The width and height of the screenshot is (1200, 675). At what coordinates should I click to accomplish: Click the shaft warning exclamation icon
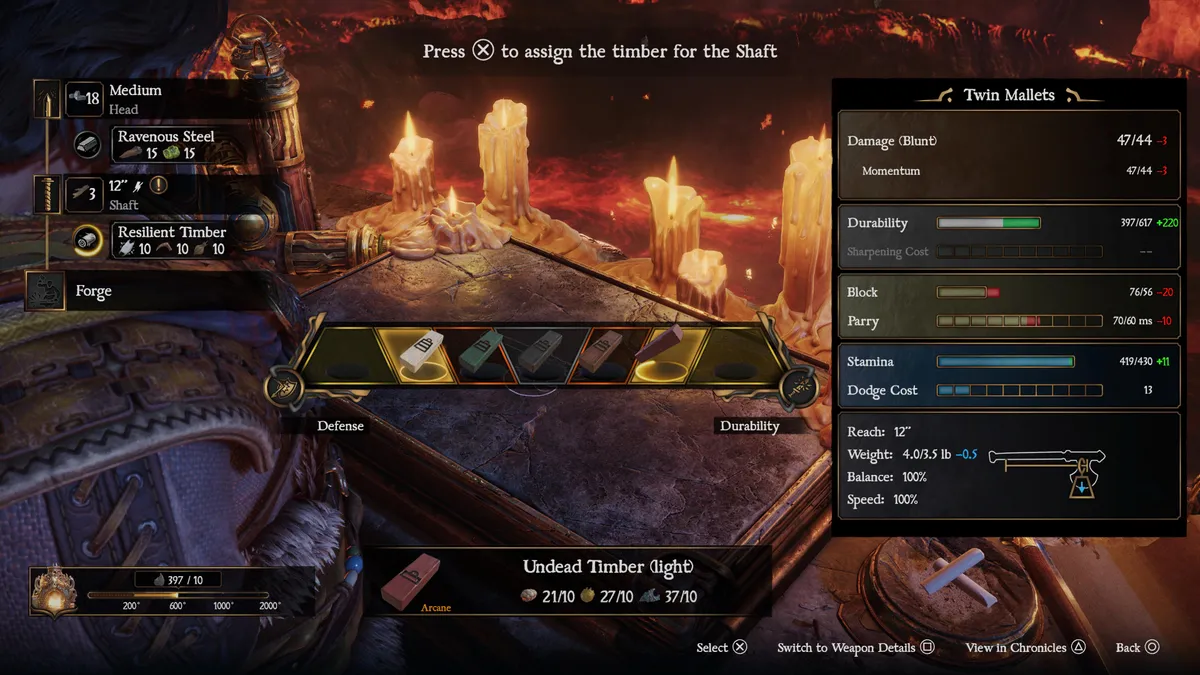coord(158,185)
